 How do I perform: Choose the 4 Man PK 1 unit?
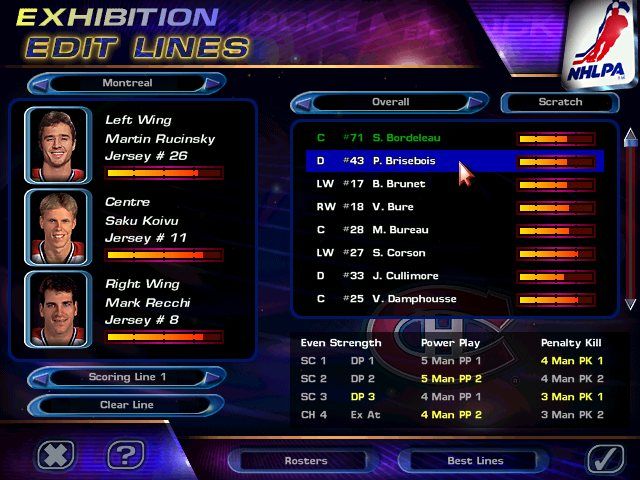[x=571, y=361]
